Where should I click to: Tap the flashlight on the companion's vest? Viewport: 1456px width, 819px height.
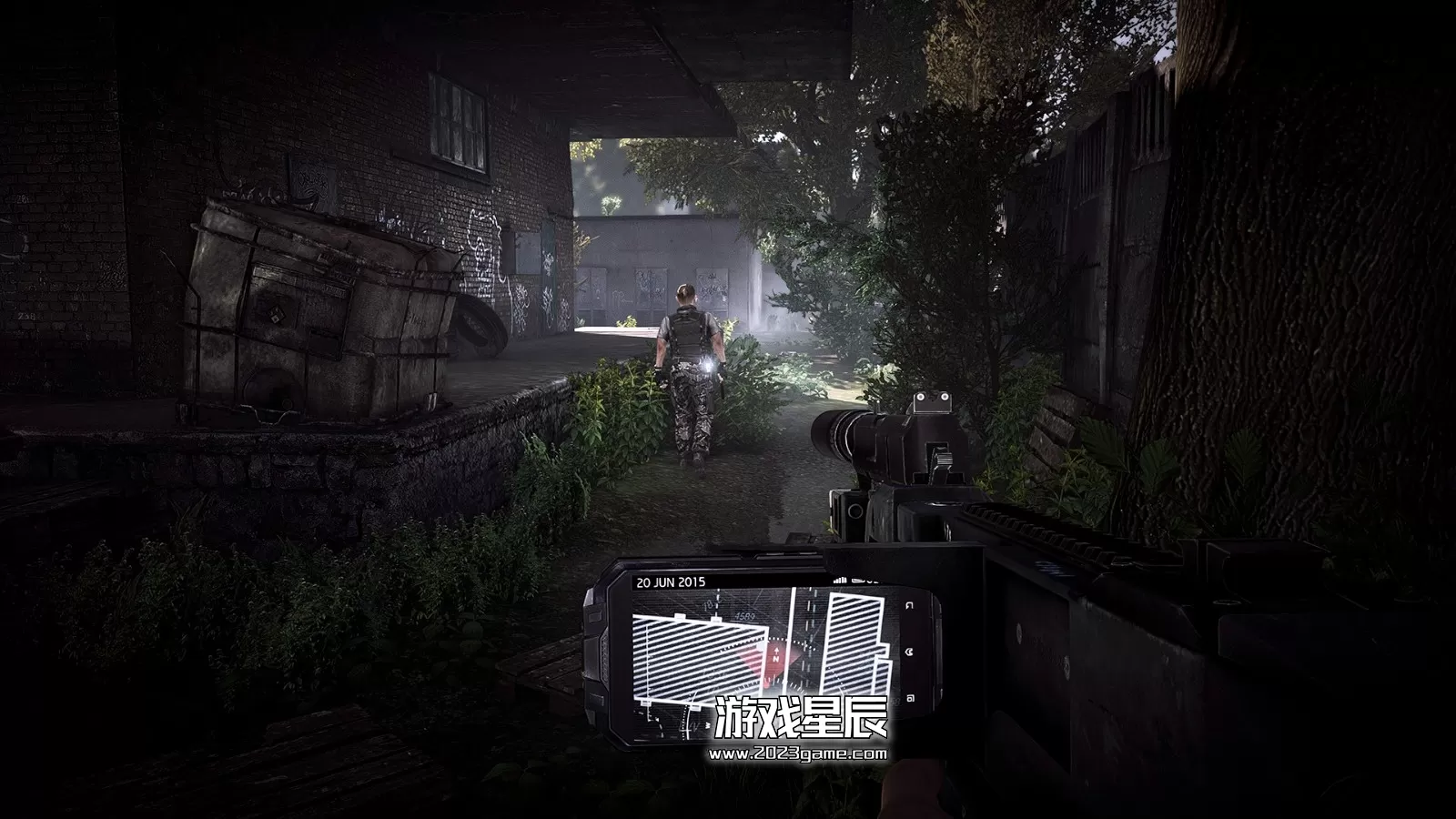tap(706, 366)
